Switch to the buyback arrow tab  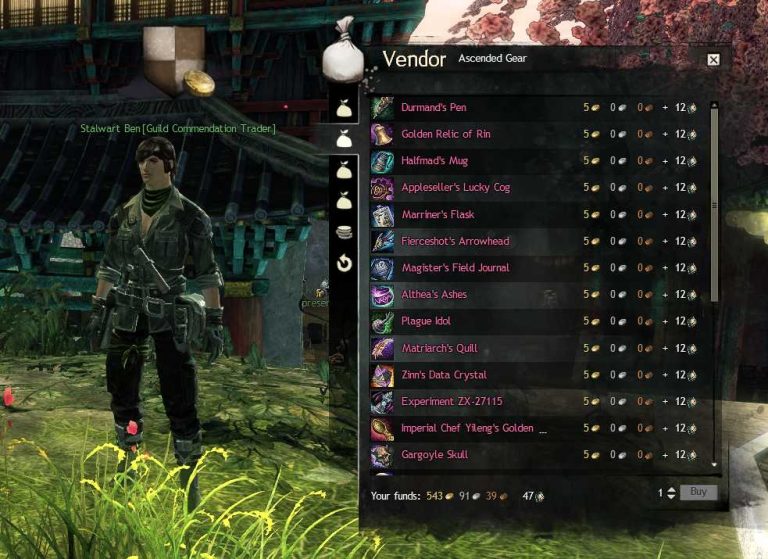(343, 264)
